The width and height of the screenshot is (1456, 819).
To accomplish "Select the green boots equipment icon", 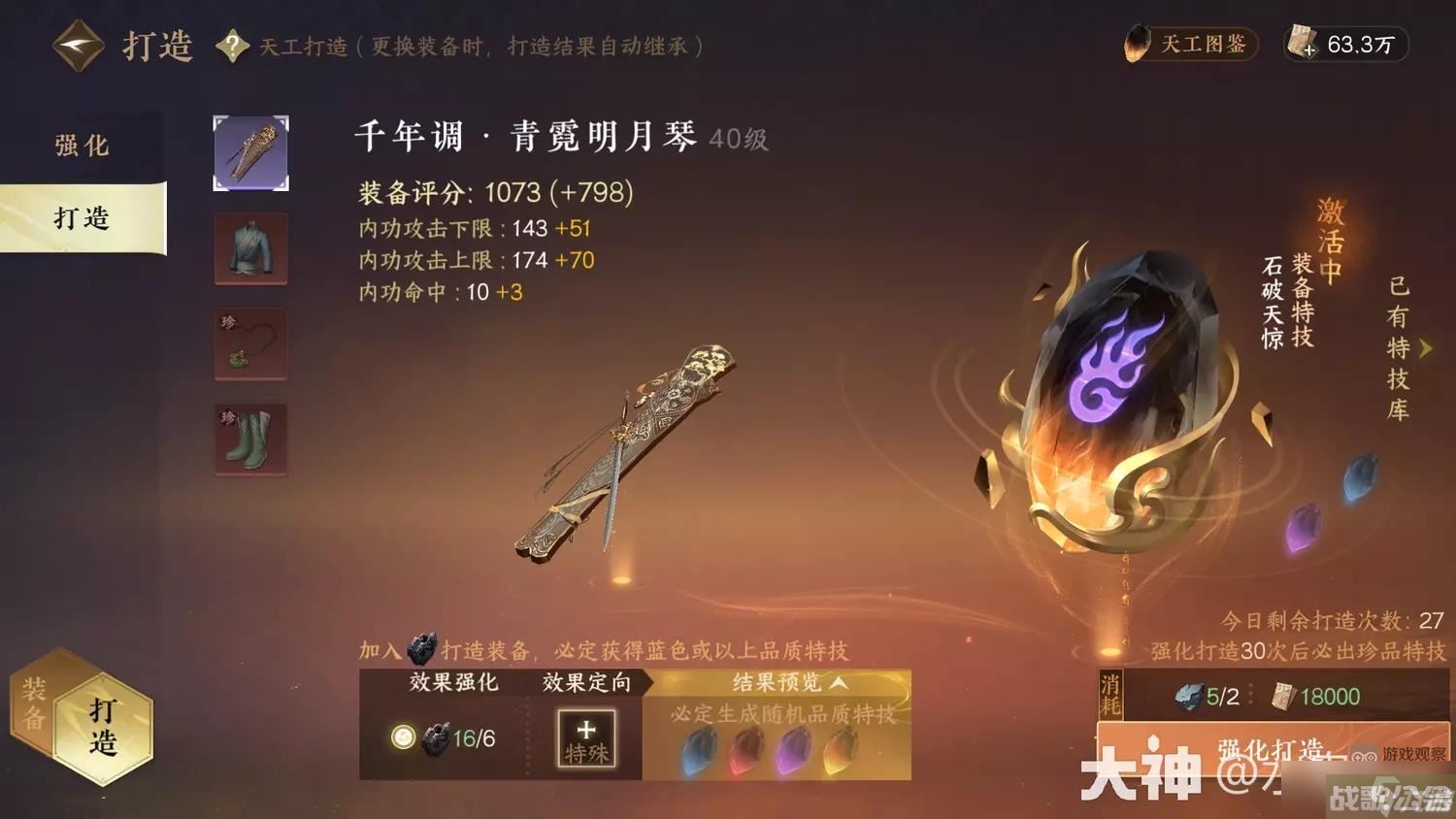I will point(249,440).
